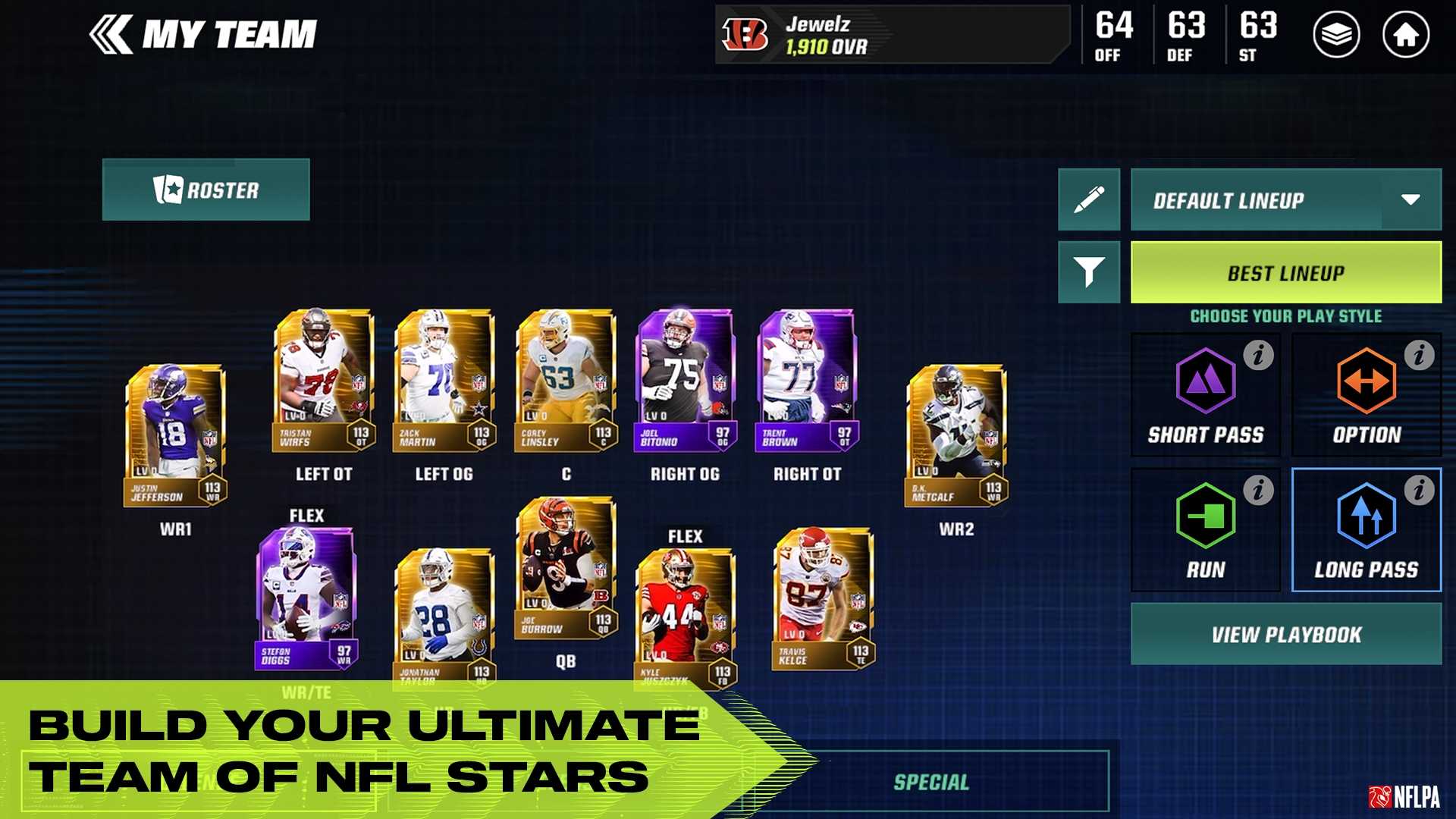1456x819 pixels.
Task: Select the Option play style
Action: 1366,396
